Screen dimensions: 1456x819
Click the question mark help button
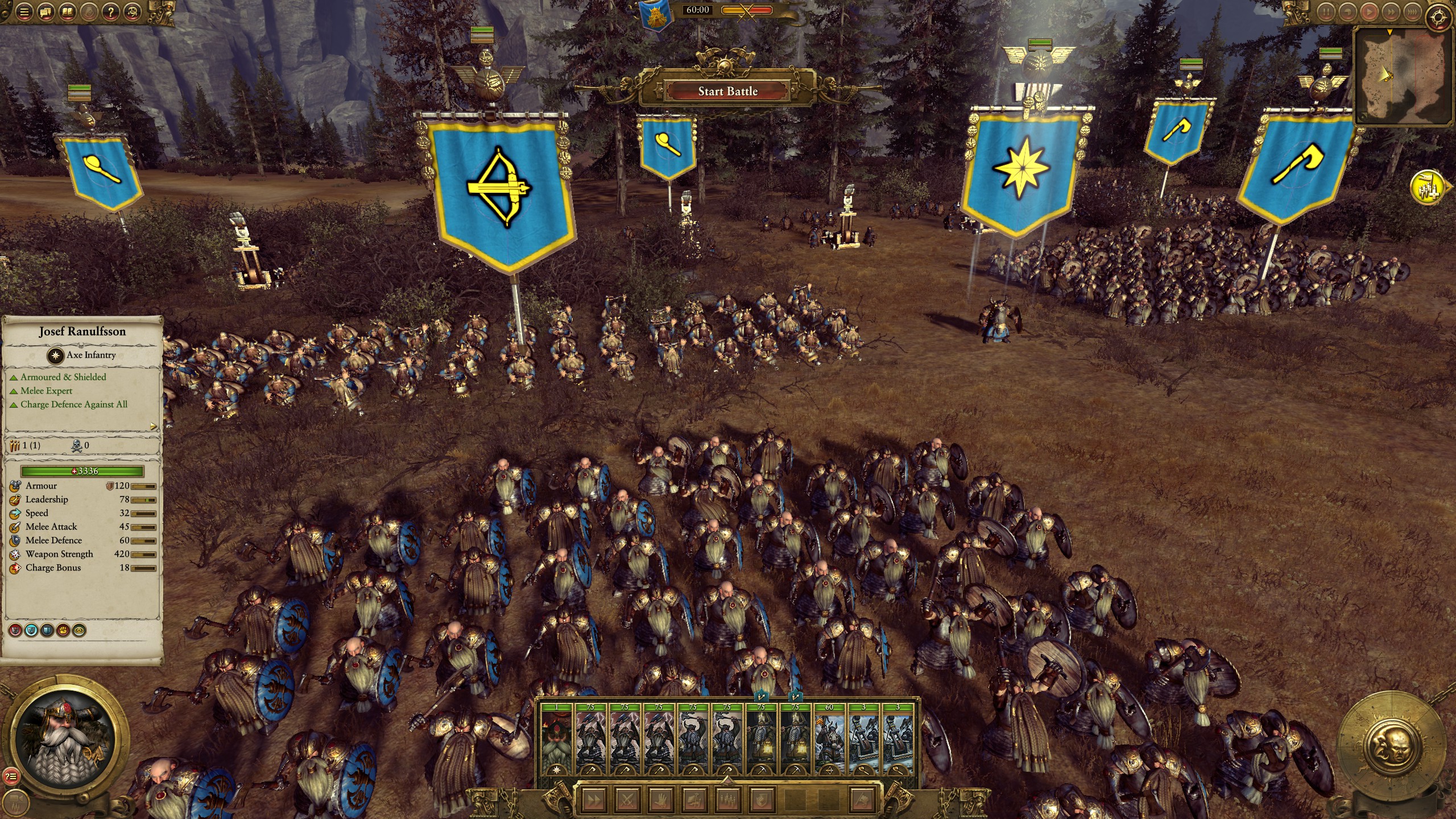(x=111, y=11)
